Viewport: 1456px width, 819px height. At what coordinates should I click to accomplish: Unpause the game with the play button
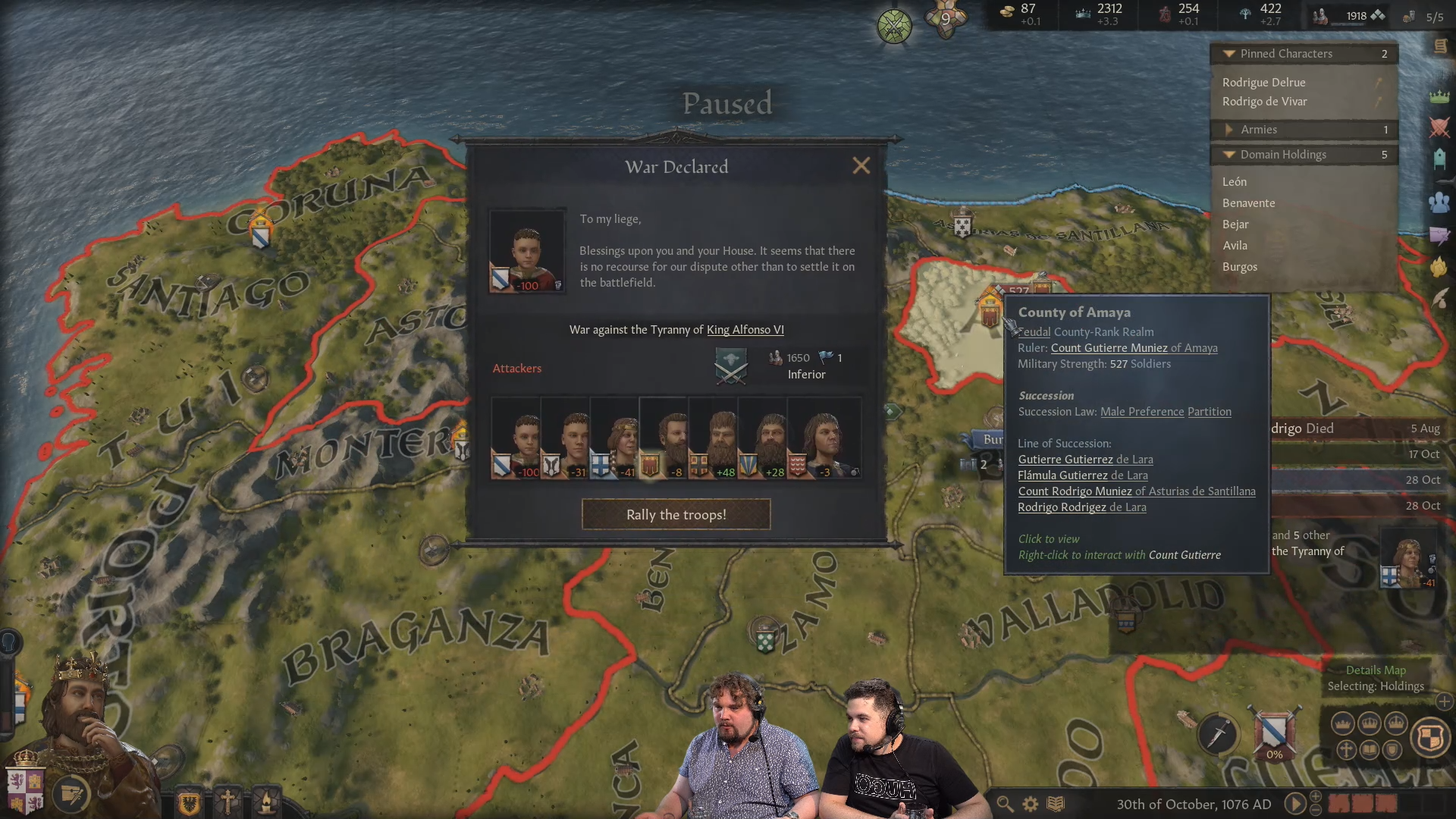(x=1295, y=802)
